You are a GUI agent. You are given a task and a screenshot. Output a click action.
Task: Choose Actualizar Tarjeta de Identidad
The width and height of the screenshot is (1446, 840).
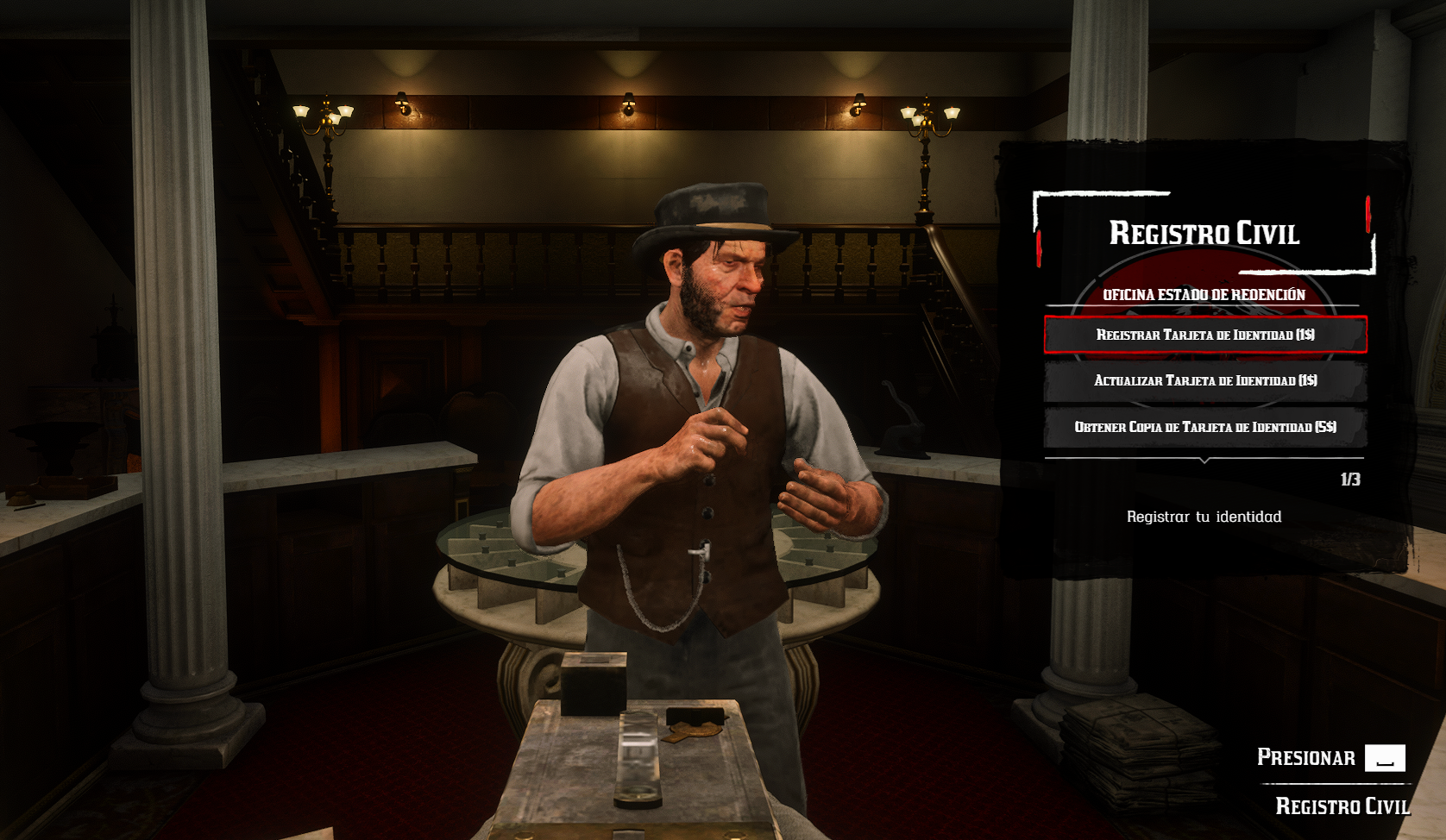tap(1205, 380)
